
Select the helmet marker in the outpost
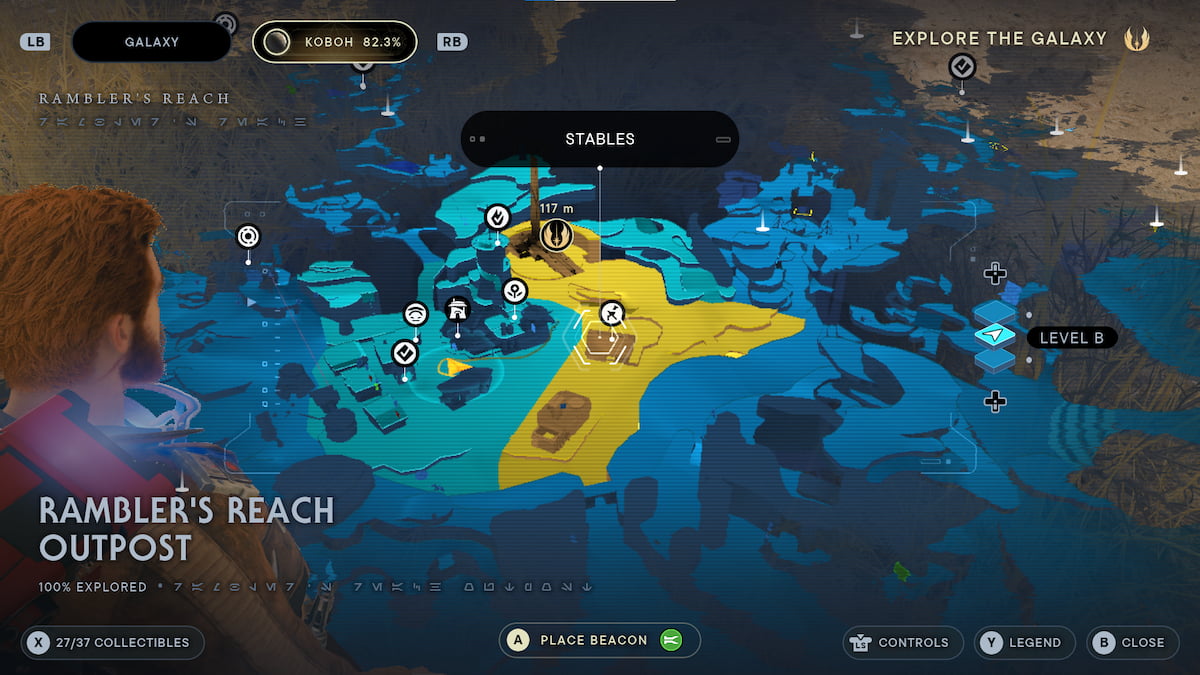pyautogui.click(x=457, y=309)
